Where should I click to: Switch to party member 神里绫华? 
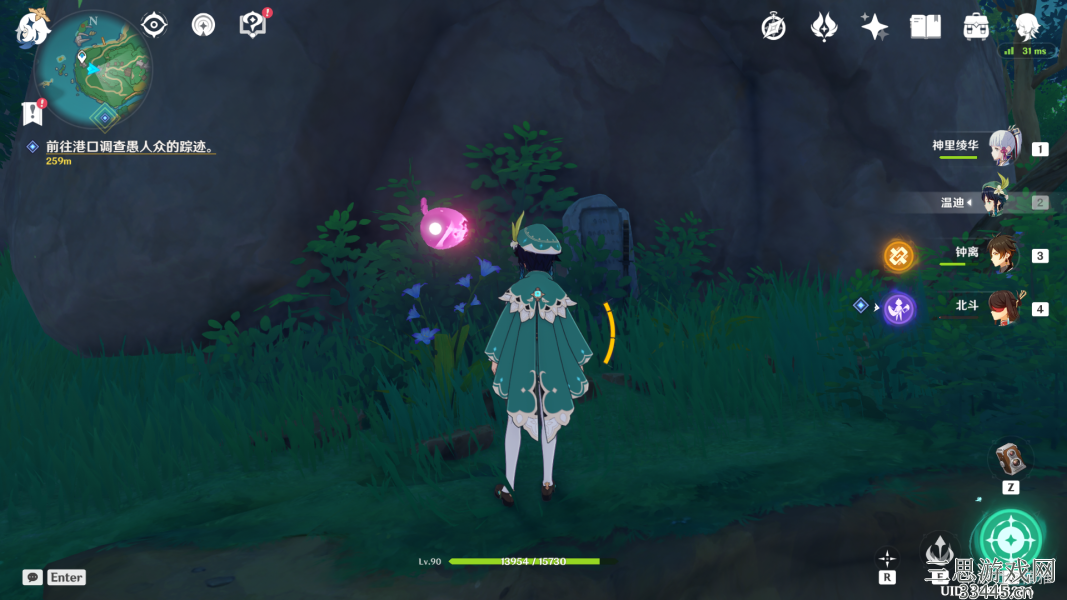(x=1003, y=148)
